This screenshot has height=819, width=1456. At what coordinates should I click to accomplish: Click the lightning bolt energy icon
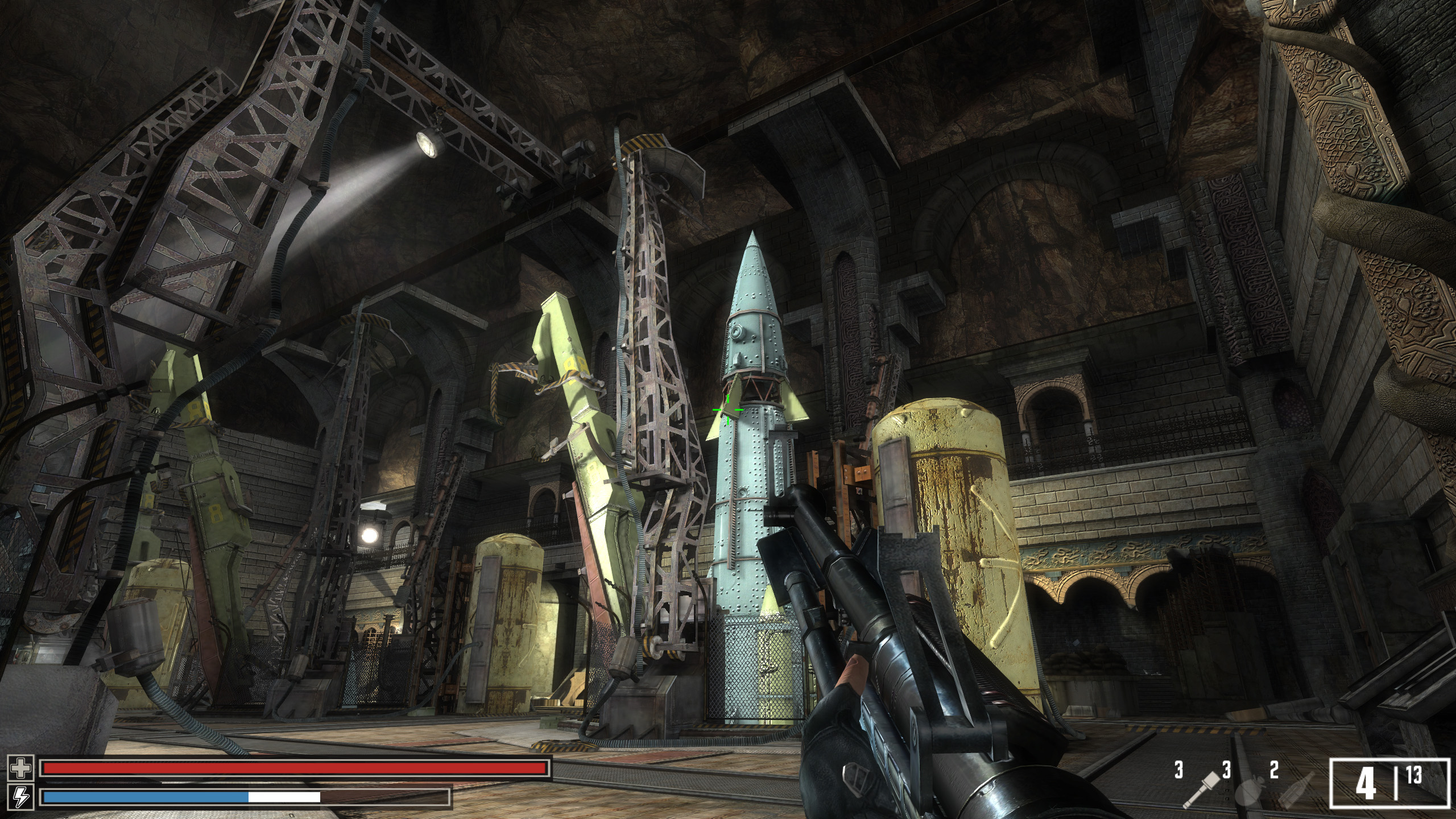(x=21, y=796)
